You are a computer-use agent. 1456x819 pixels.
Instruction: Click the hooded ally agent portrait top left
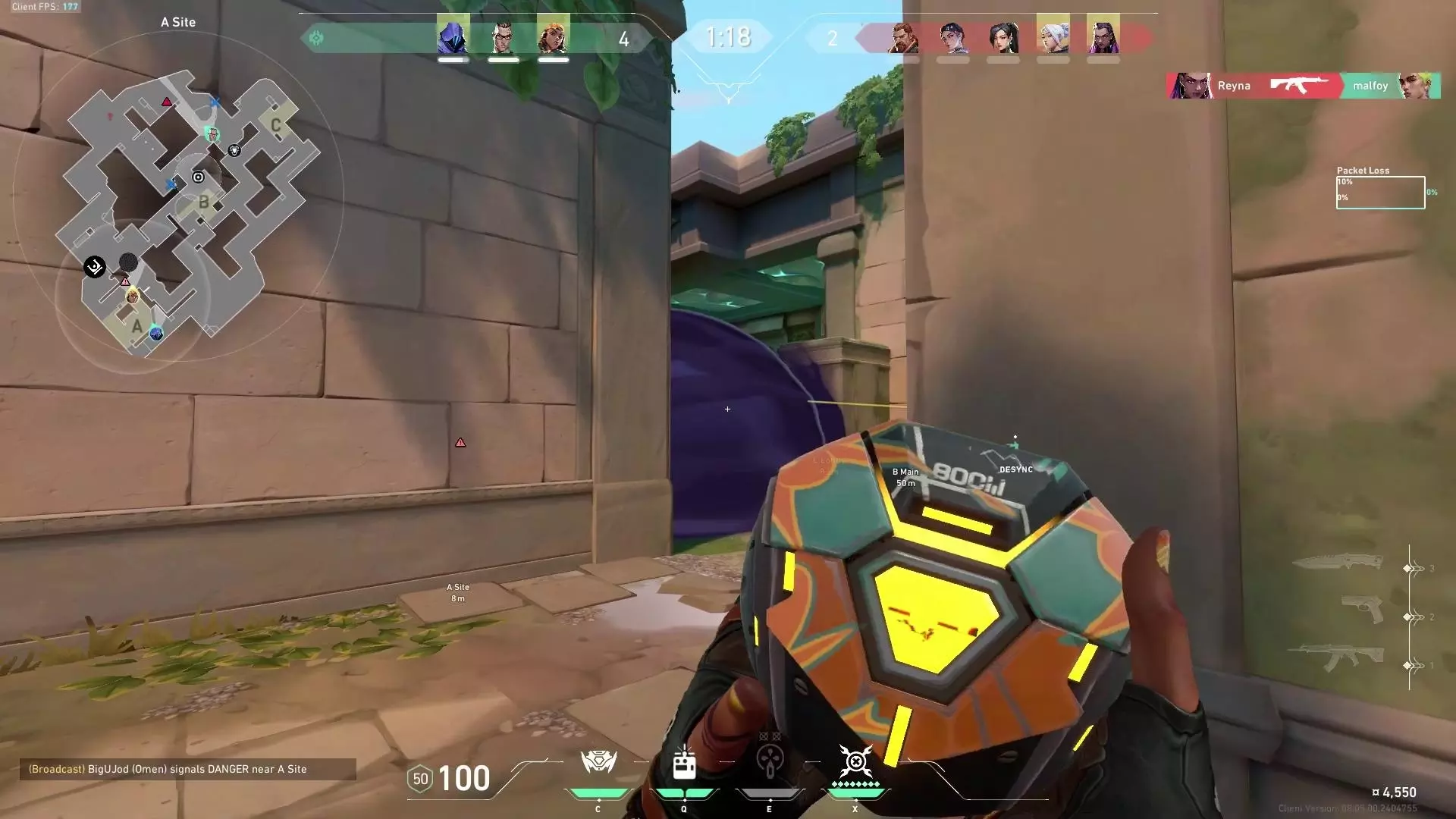(453, 36)
